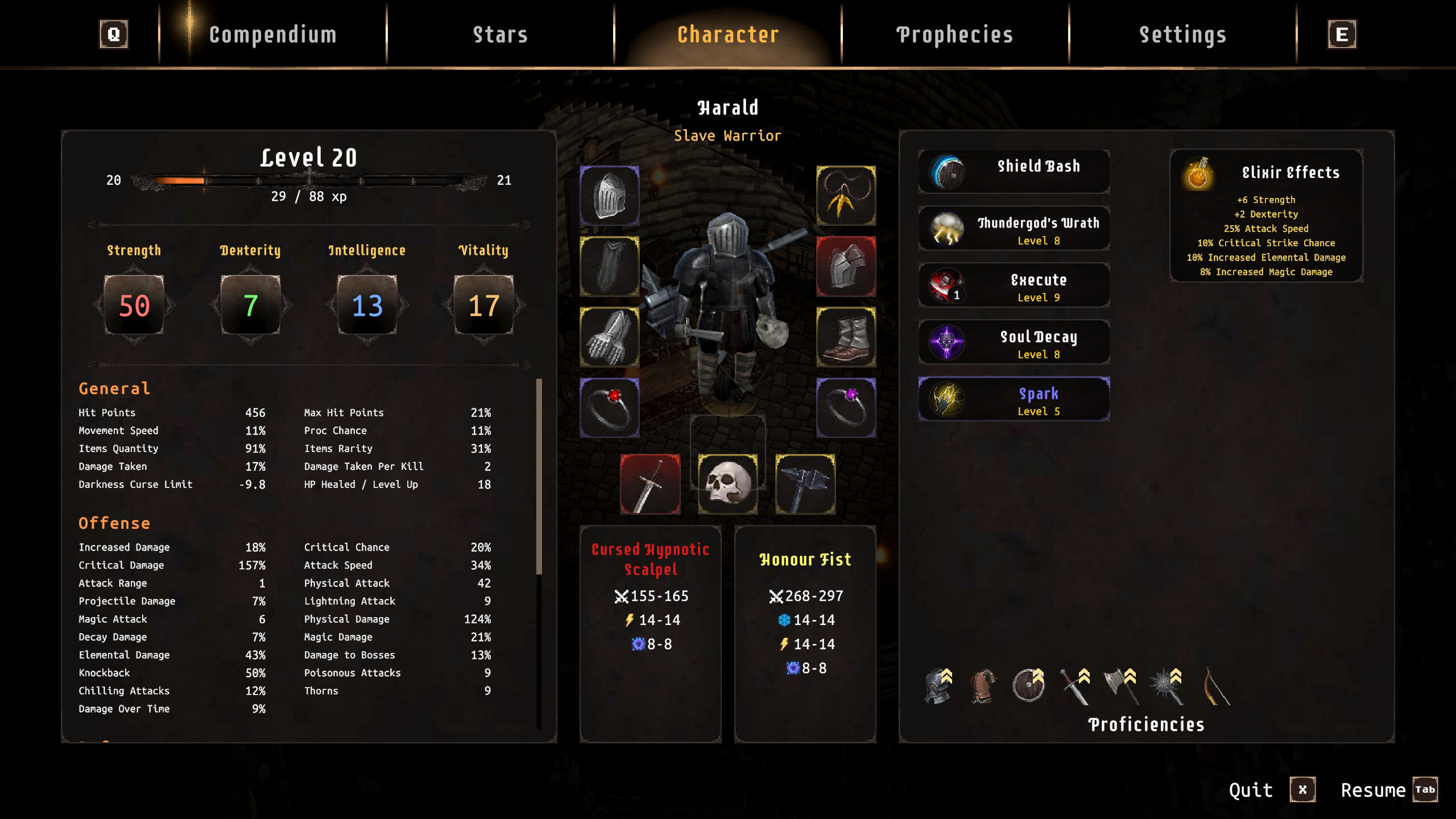Select the equipped helmet slot

[x=609, y=196]
